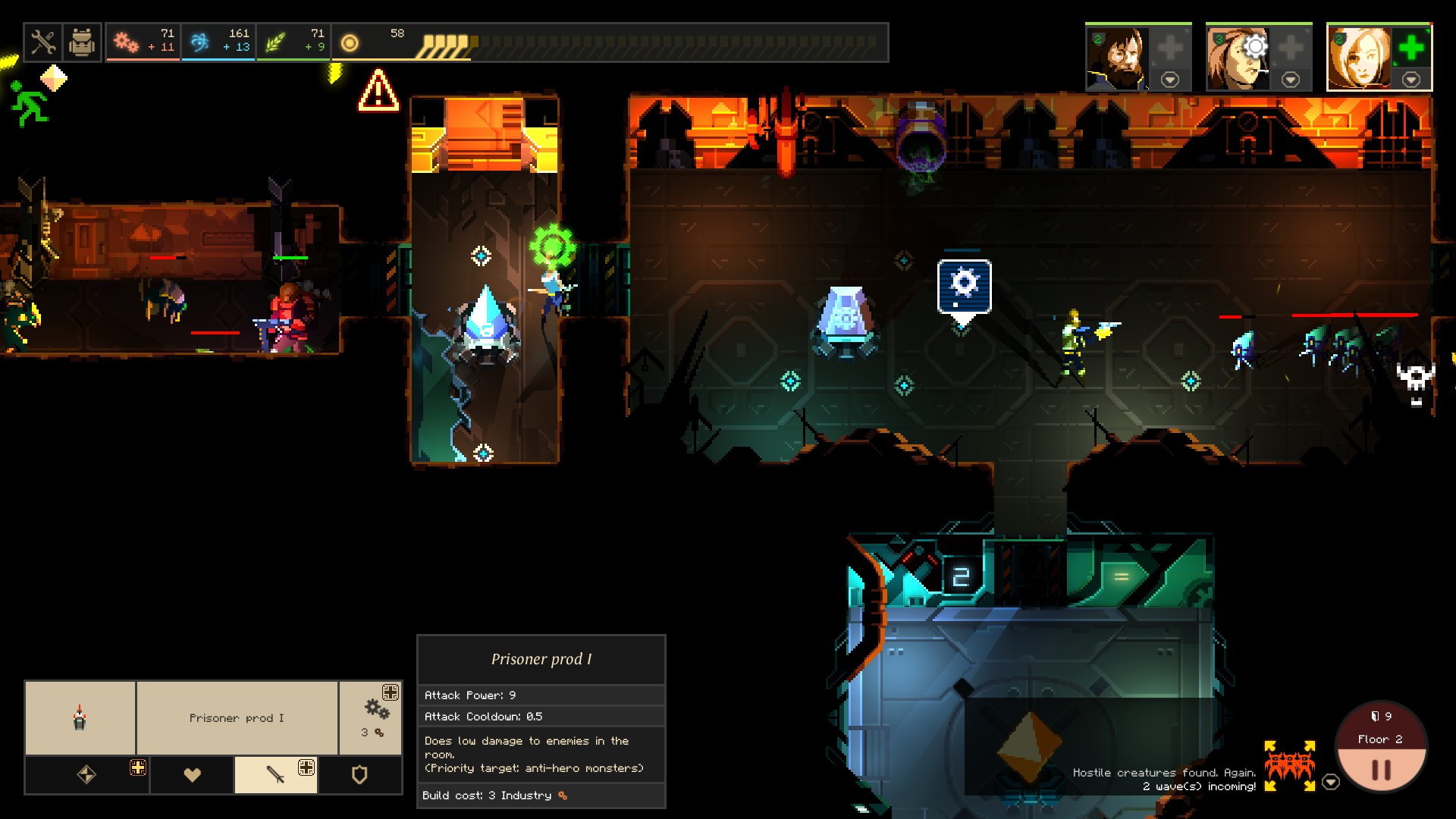The width and height of the screenshot is (1456, 819).
Task: Pause the game with the pause button
Action: (1381, 770)
